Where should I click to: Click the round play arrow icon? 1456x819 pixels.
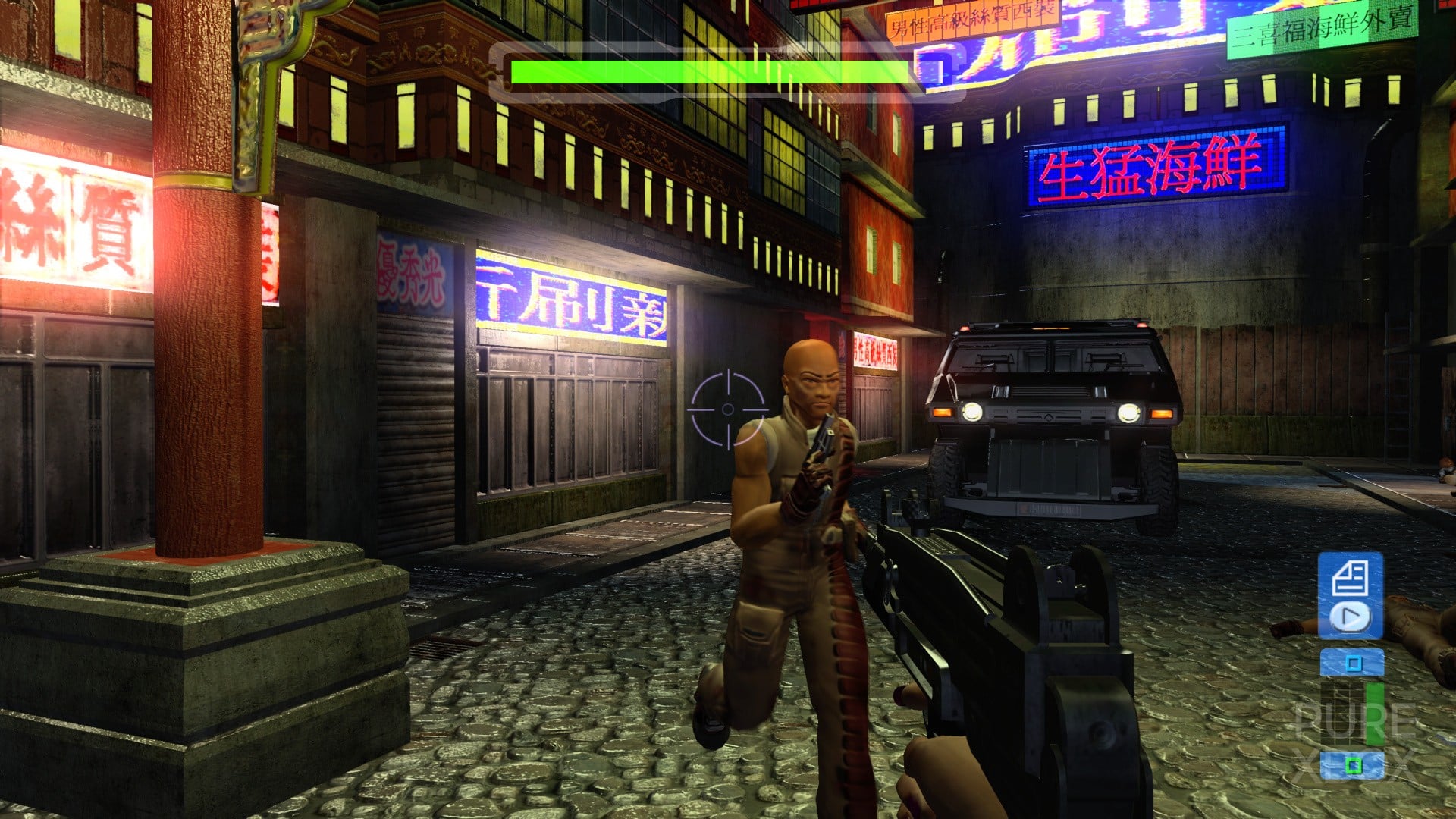1350,617
